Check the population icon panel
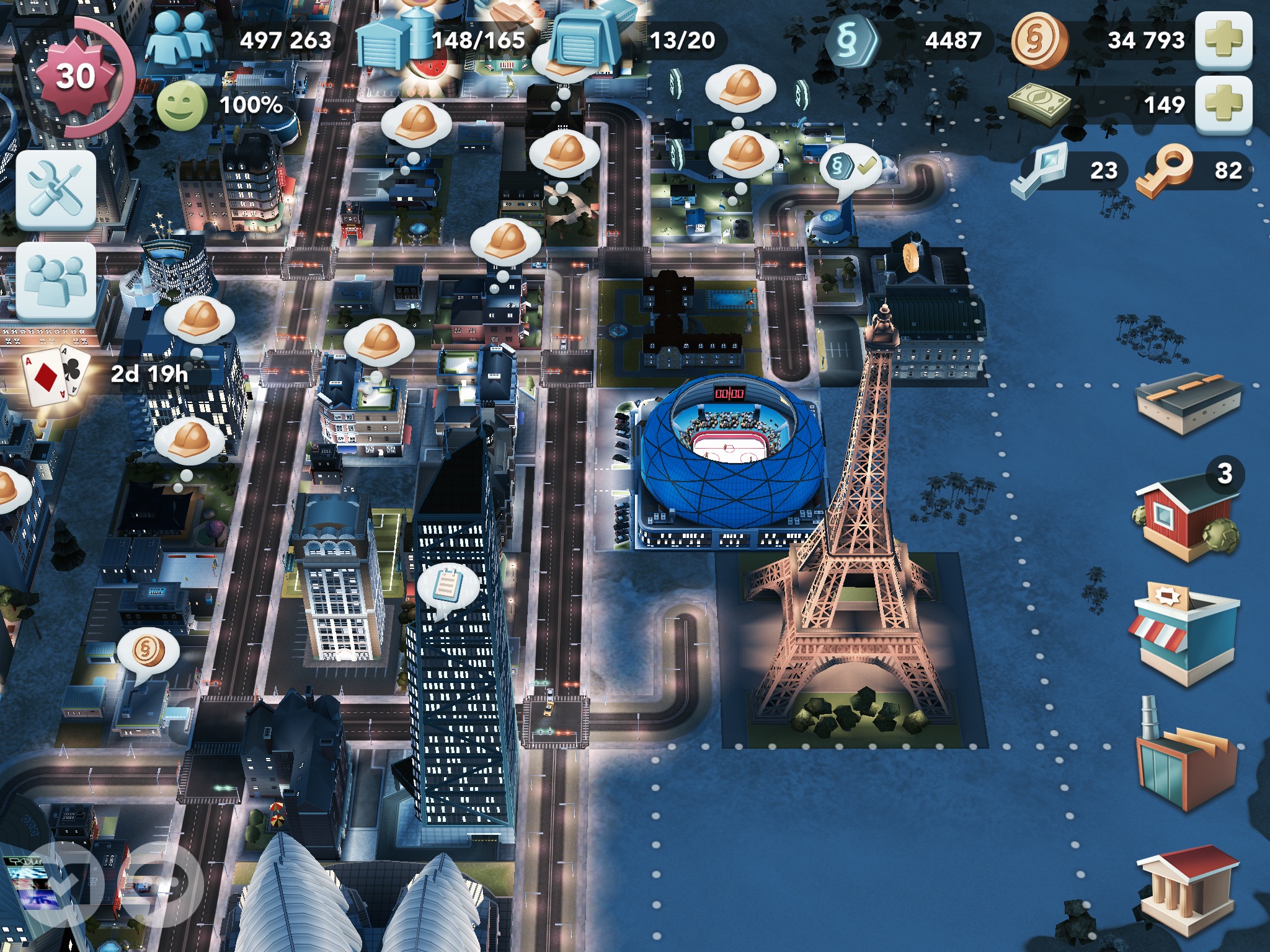Screen dimensions: 1270x952 coord(180,38)
